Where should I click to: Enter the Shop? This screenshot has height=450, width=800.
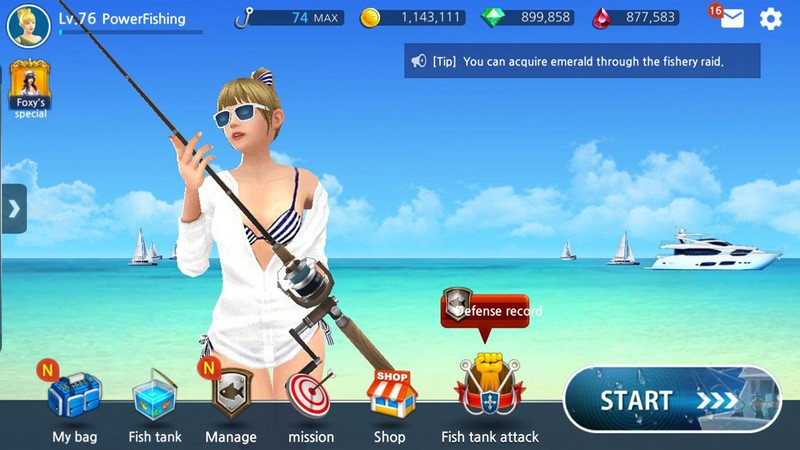coord(390,396)
